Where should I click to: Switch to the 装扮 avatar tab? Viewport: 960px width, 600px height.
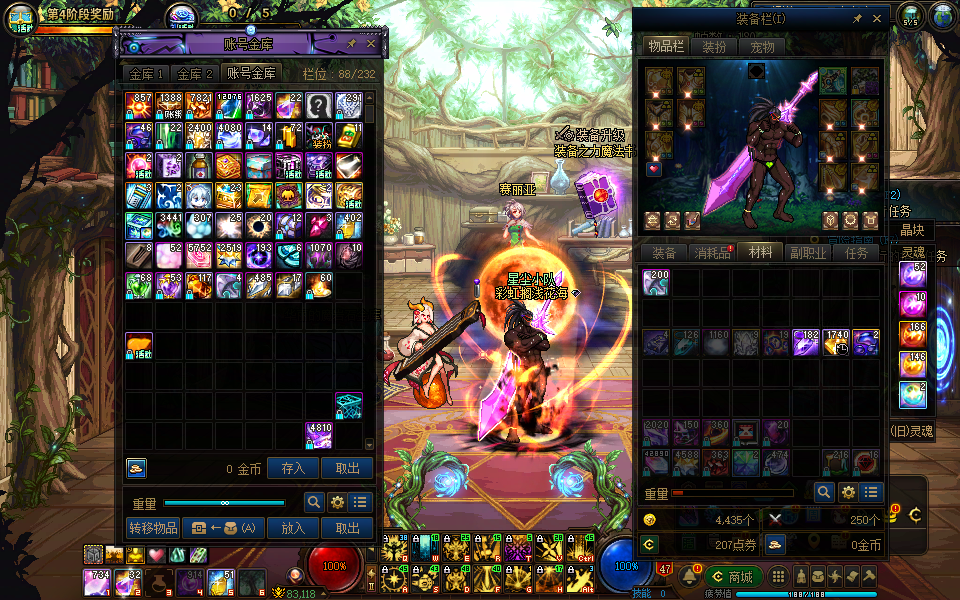click(714, 47)
